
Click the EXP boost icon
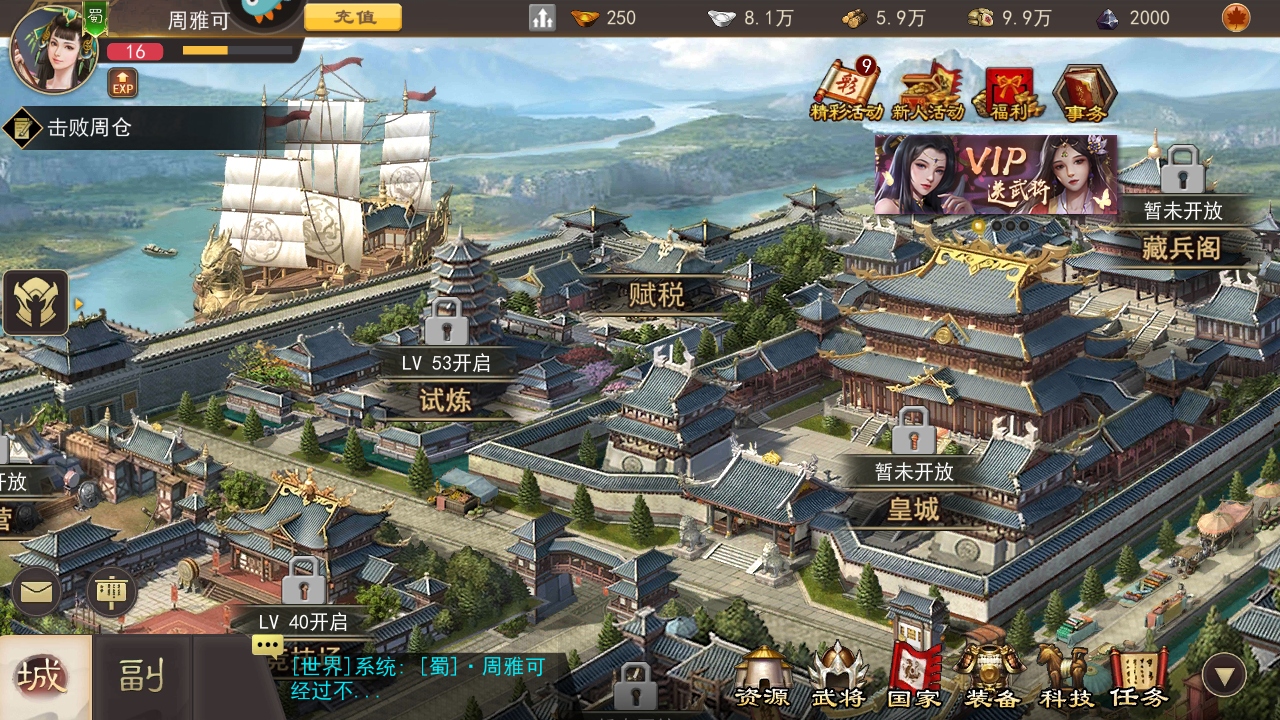click(x=122, y=83)
